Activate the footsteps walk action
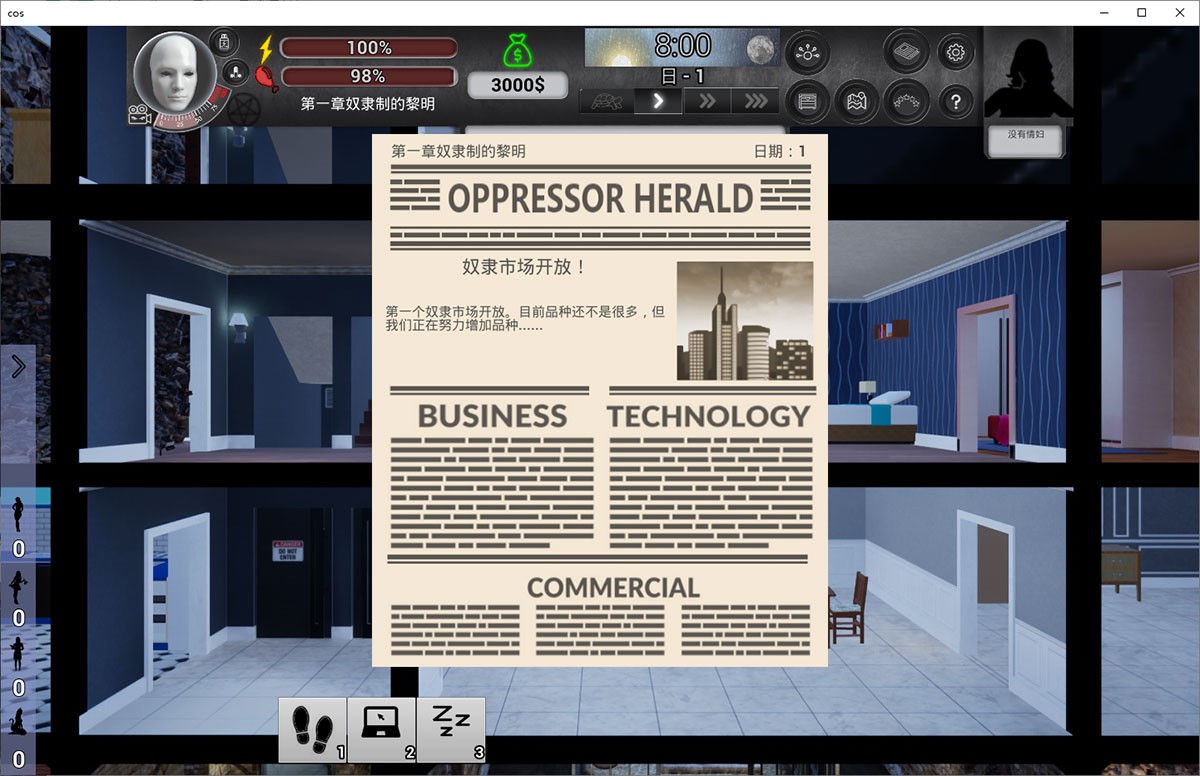Screen dimensions: 1200x776 (x=312, y=729)
